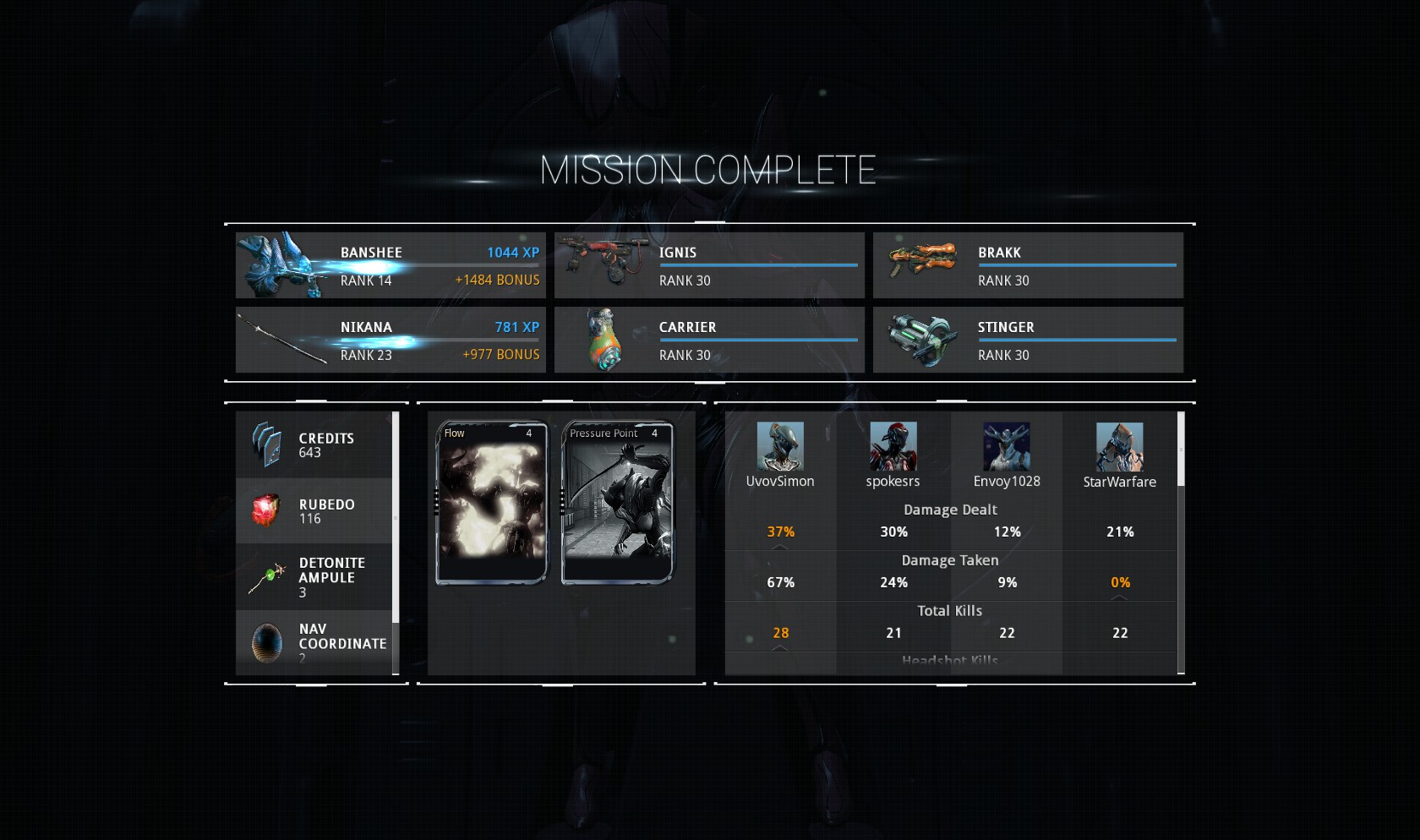Pick the Pressure Point mod card
The width and height of the screenshot is (1420, 840).
pos(617,503)
